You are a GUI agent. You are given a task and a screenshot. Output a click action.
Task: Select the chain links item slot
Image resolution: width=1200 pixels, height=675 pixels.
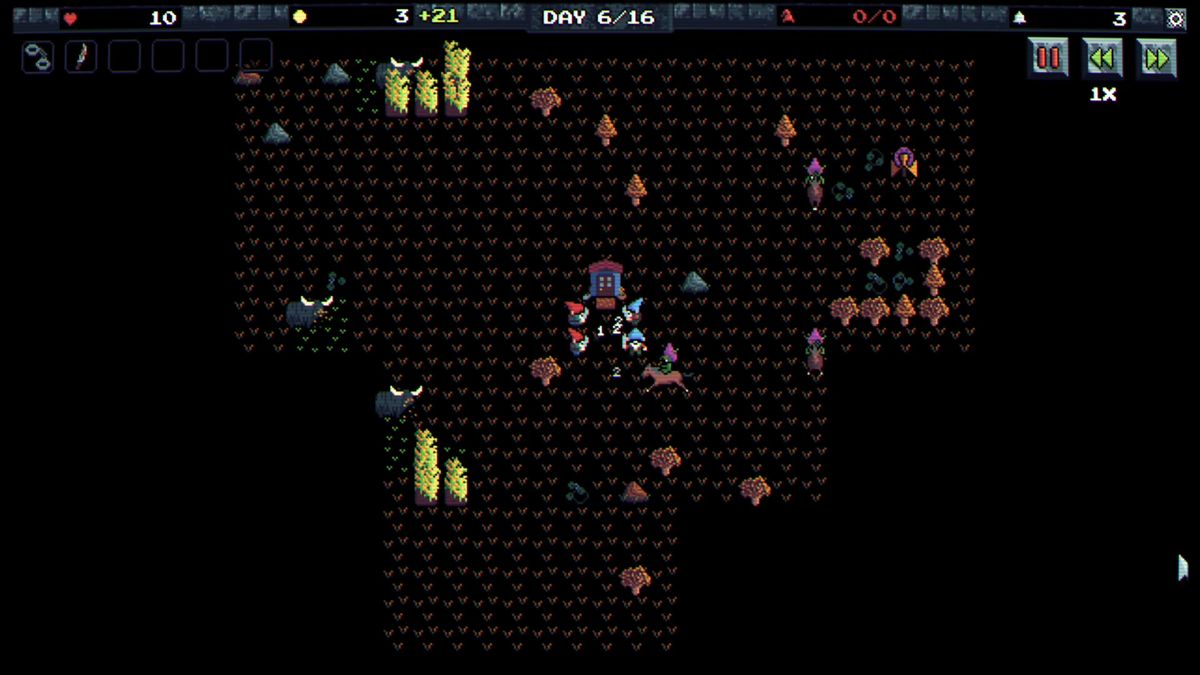tap(38, 56)
